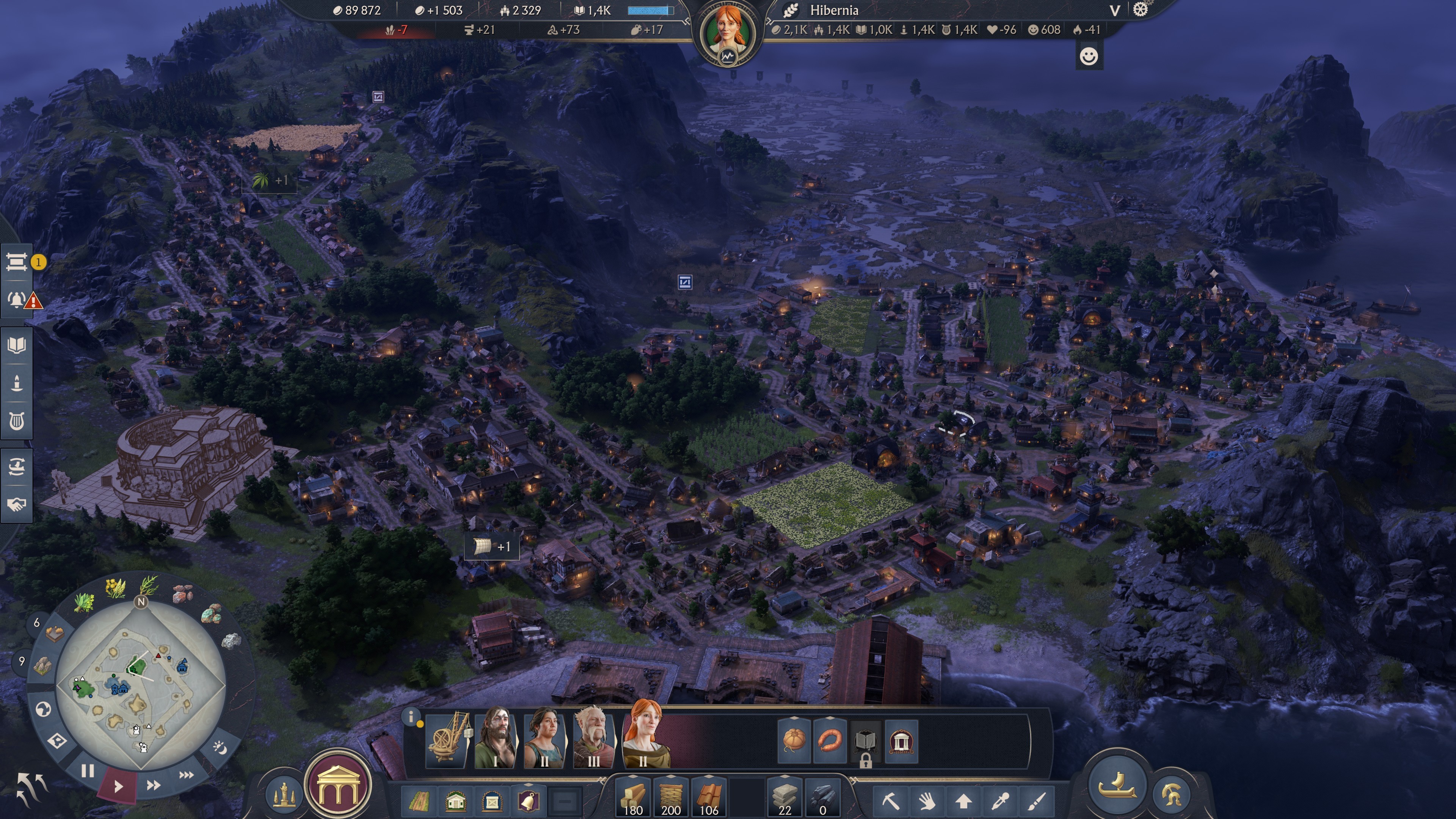Open the alert bell notifications
Viewport: 1456px width, 819px height.
coord(16,300)
